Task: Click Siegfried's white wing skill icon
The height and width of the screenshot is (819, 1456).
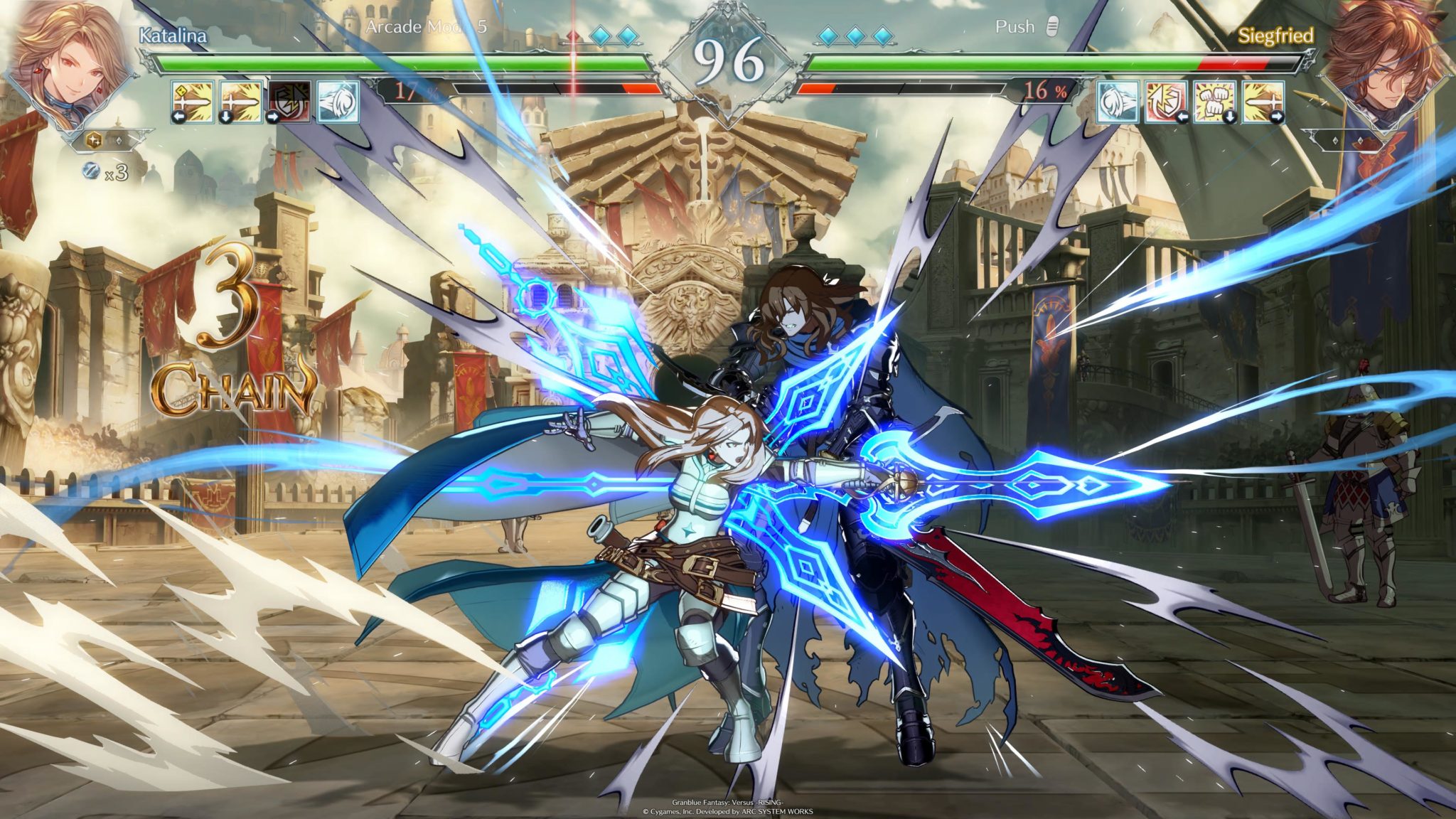Action: [x=1118, y=102]
